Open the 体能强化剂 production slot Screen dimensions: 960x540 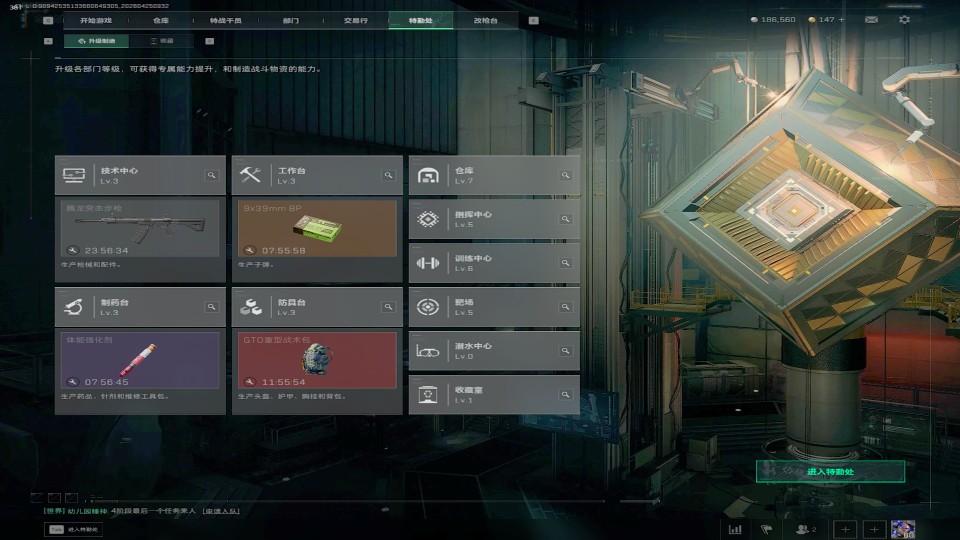141,360
